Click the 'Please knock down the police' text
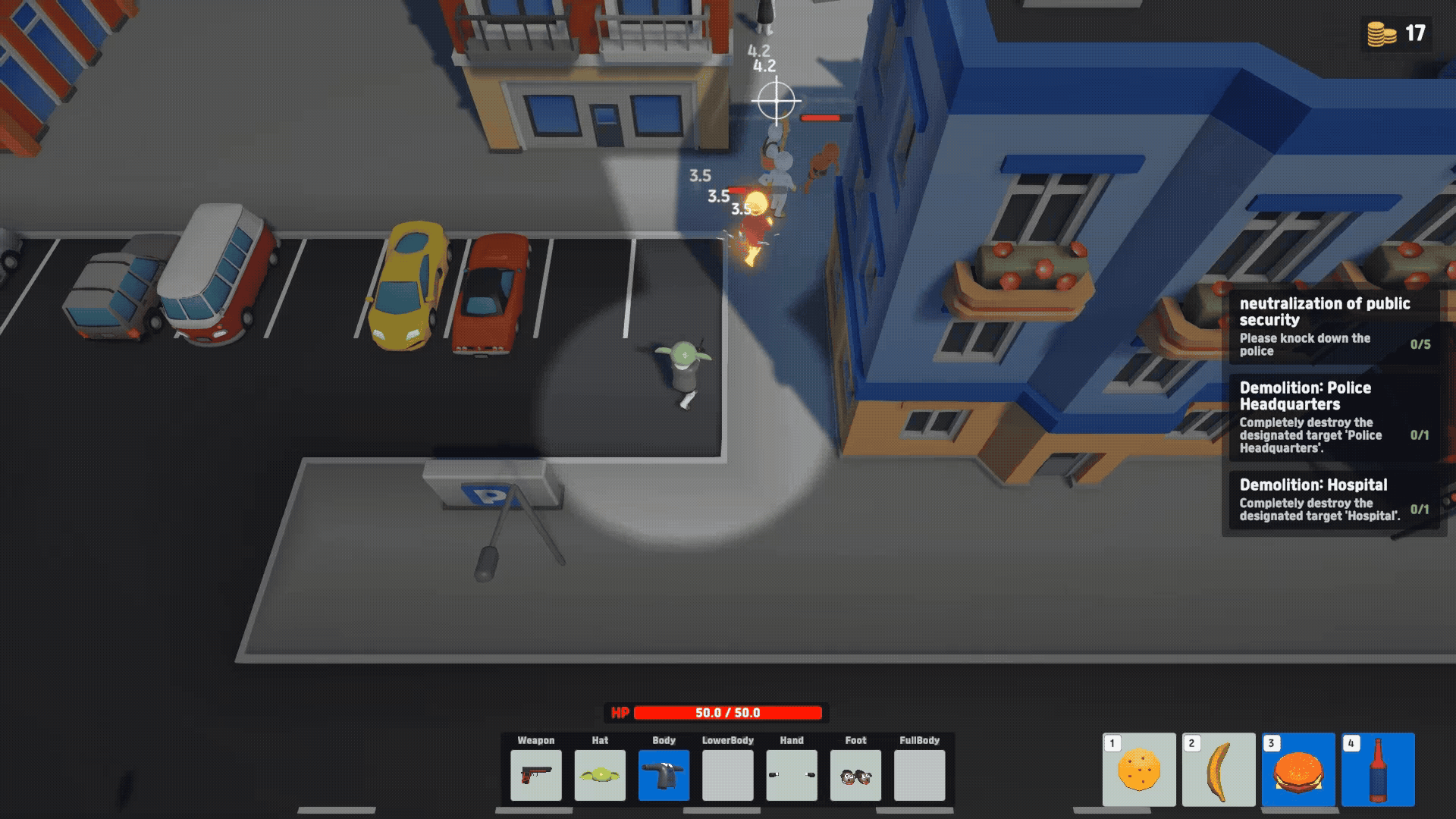Screen dimensions: 1456x819 click(1305, 345)
